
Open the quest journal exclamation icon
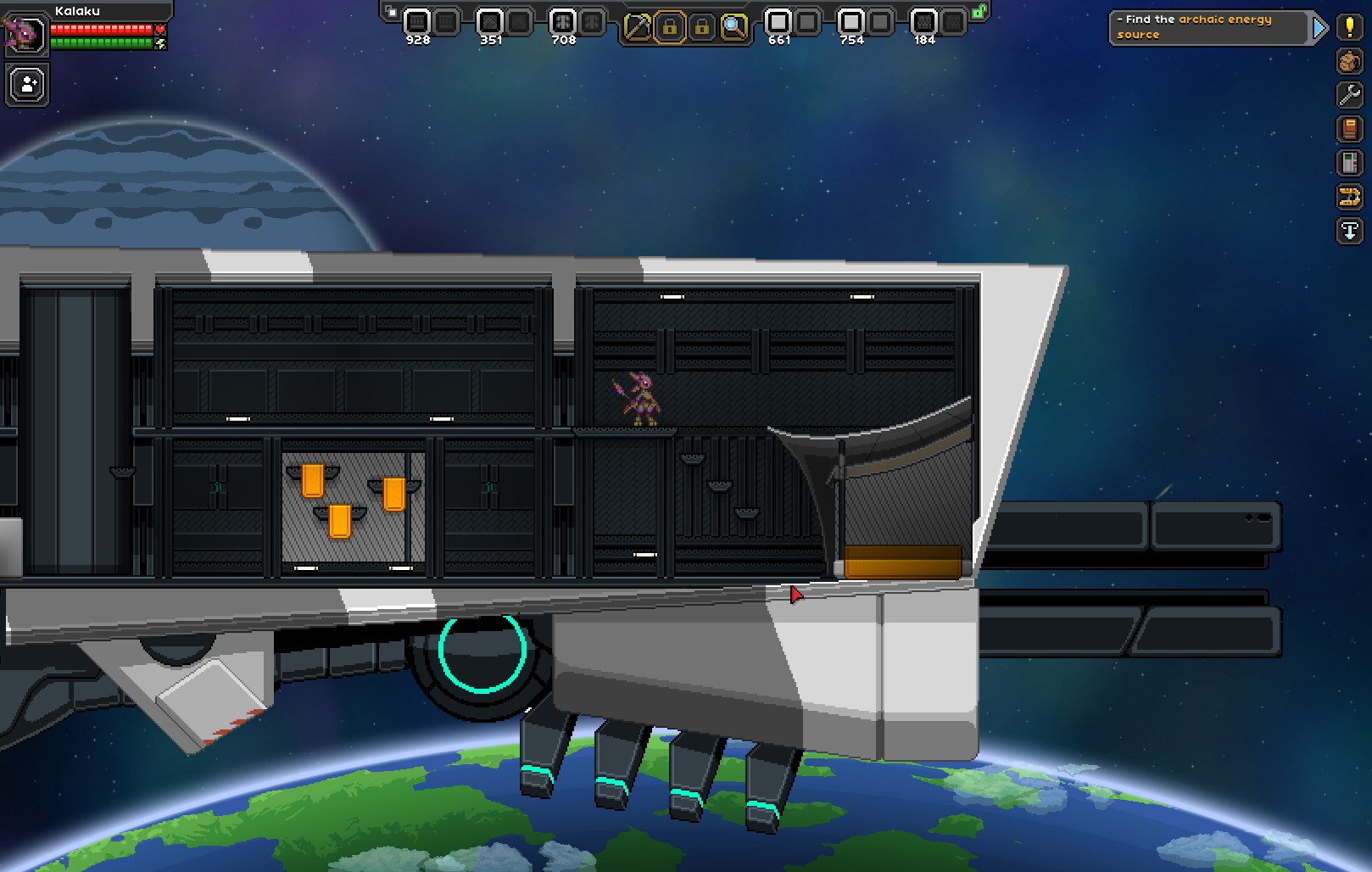(1349, 26)
